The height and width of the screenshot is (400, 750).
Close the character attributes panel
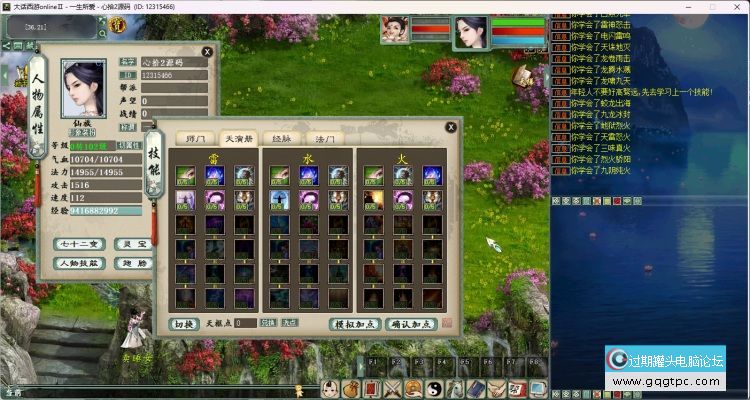coord(207,50)
